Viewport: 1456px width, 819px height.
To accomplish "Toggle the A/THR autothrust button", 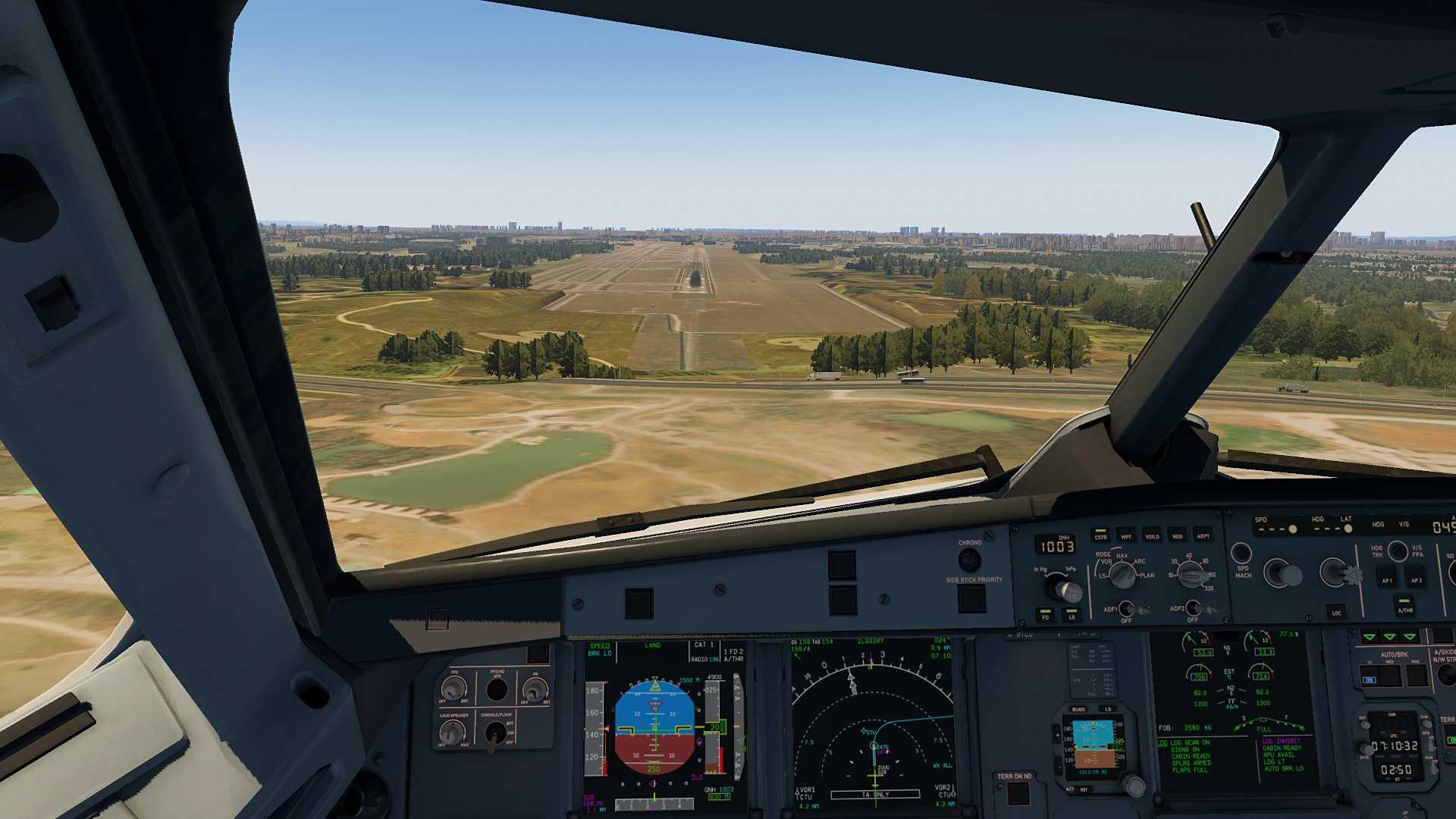I will click(x=1404, y=607).
